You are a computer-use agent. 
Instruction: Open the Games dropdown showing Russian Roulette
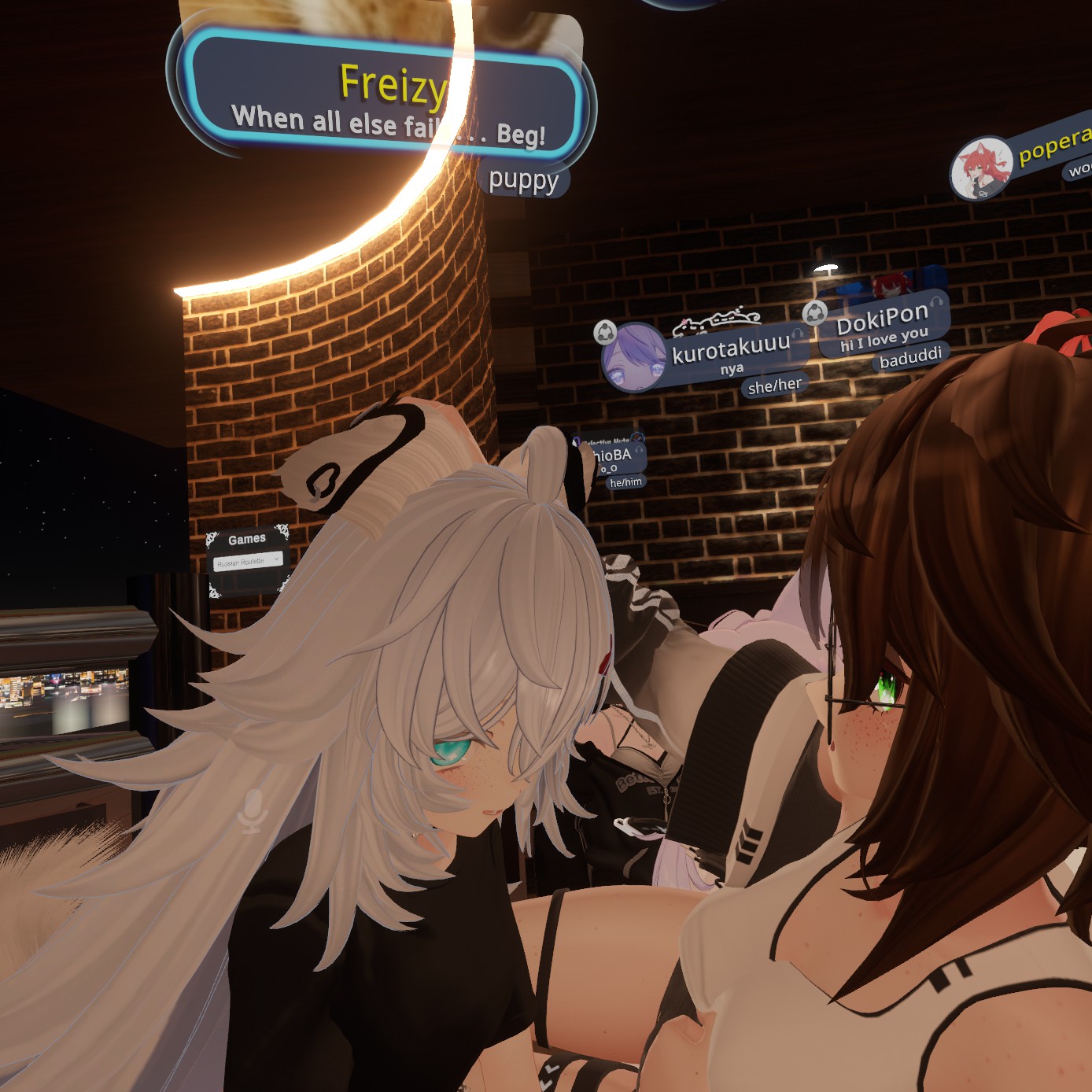click(248, 561)
